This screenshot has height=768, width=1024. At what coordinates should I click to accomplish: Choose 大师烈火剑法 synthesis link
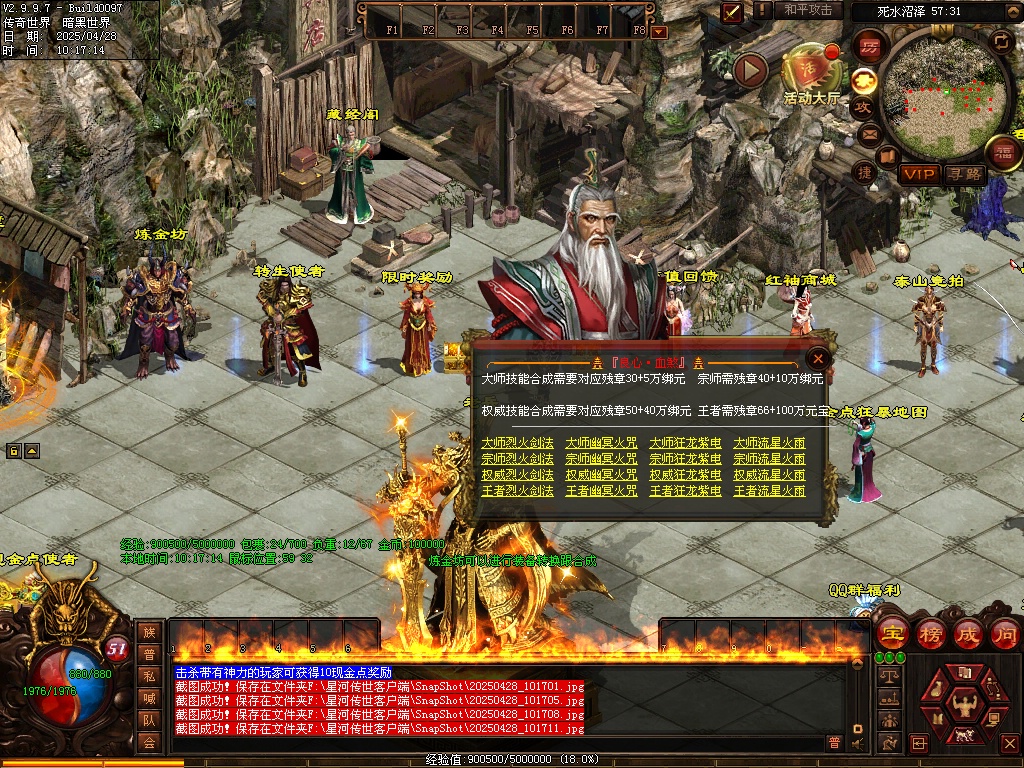pos(517,443)
